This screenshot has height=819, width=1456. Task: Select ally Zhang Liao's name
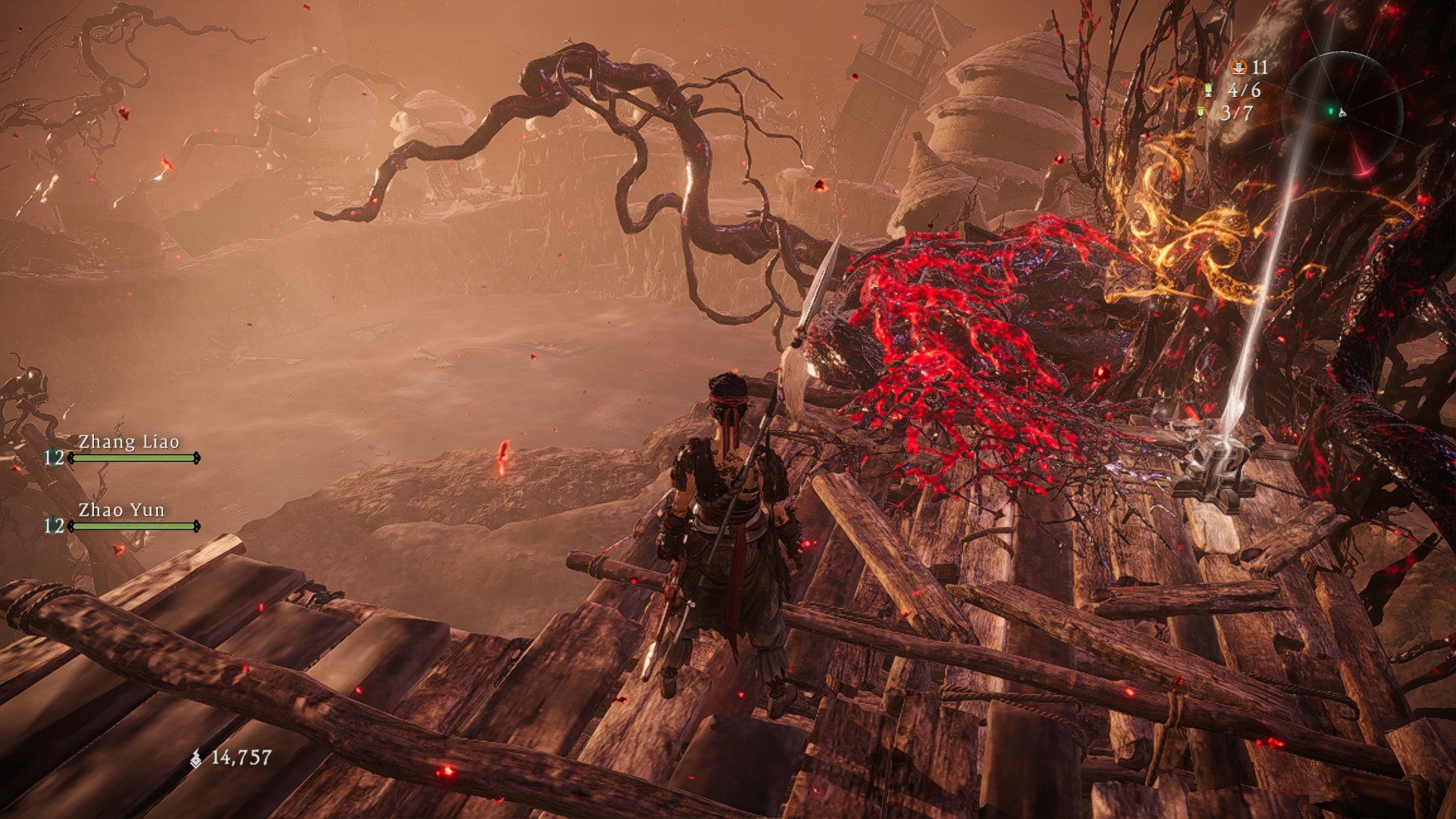coord(129,442)
